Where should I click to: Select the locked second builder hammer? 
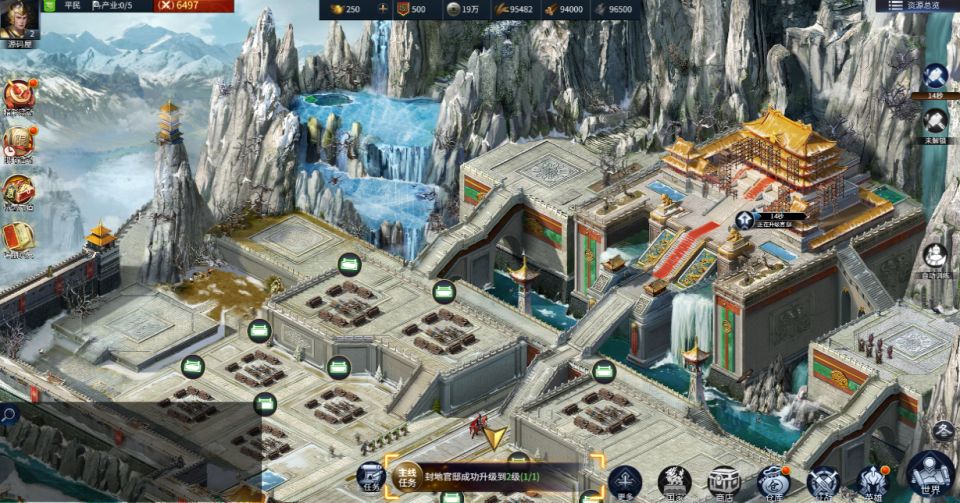pyautogui.click(x=935, y=122)
